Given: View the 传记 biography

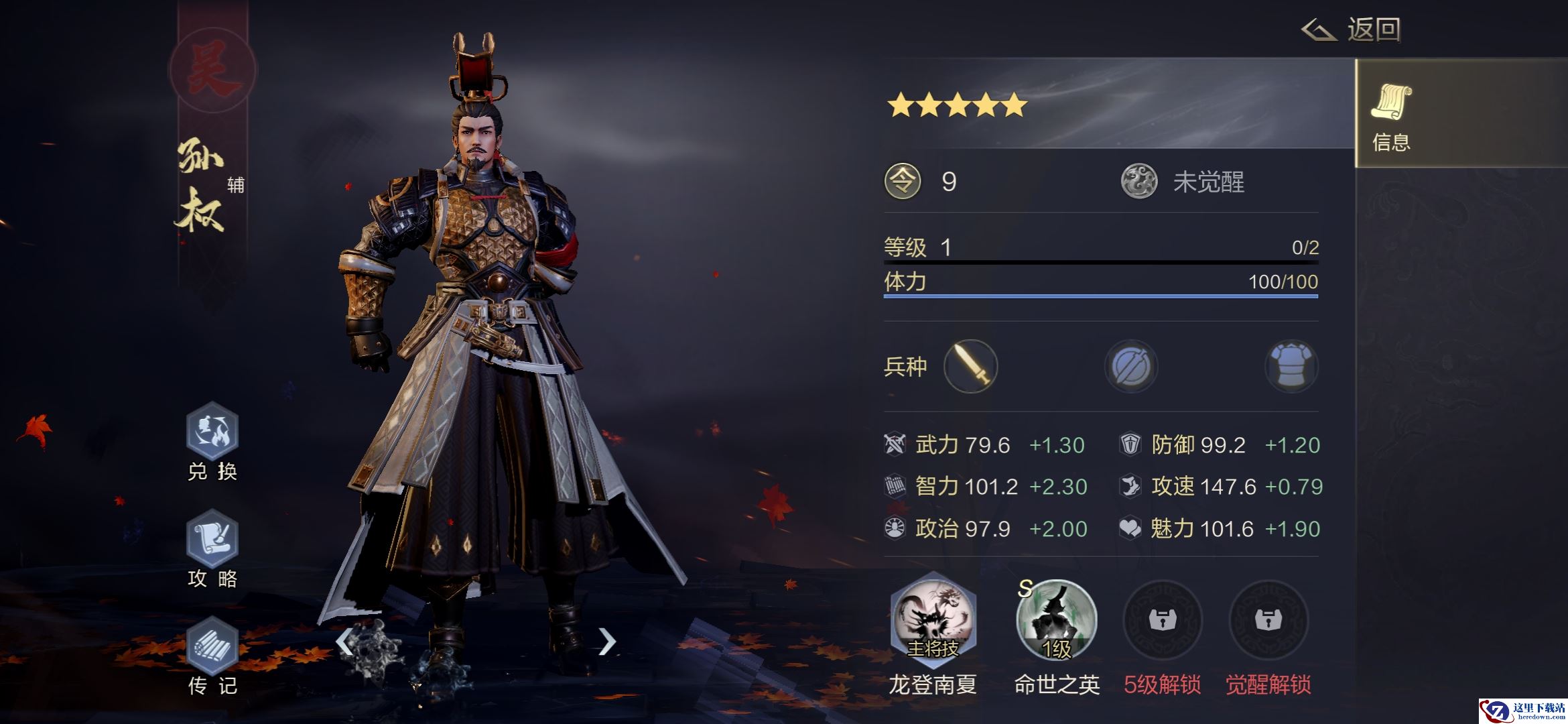Looking at the screenshot, I should [212, 646].
